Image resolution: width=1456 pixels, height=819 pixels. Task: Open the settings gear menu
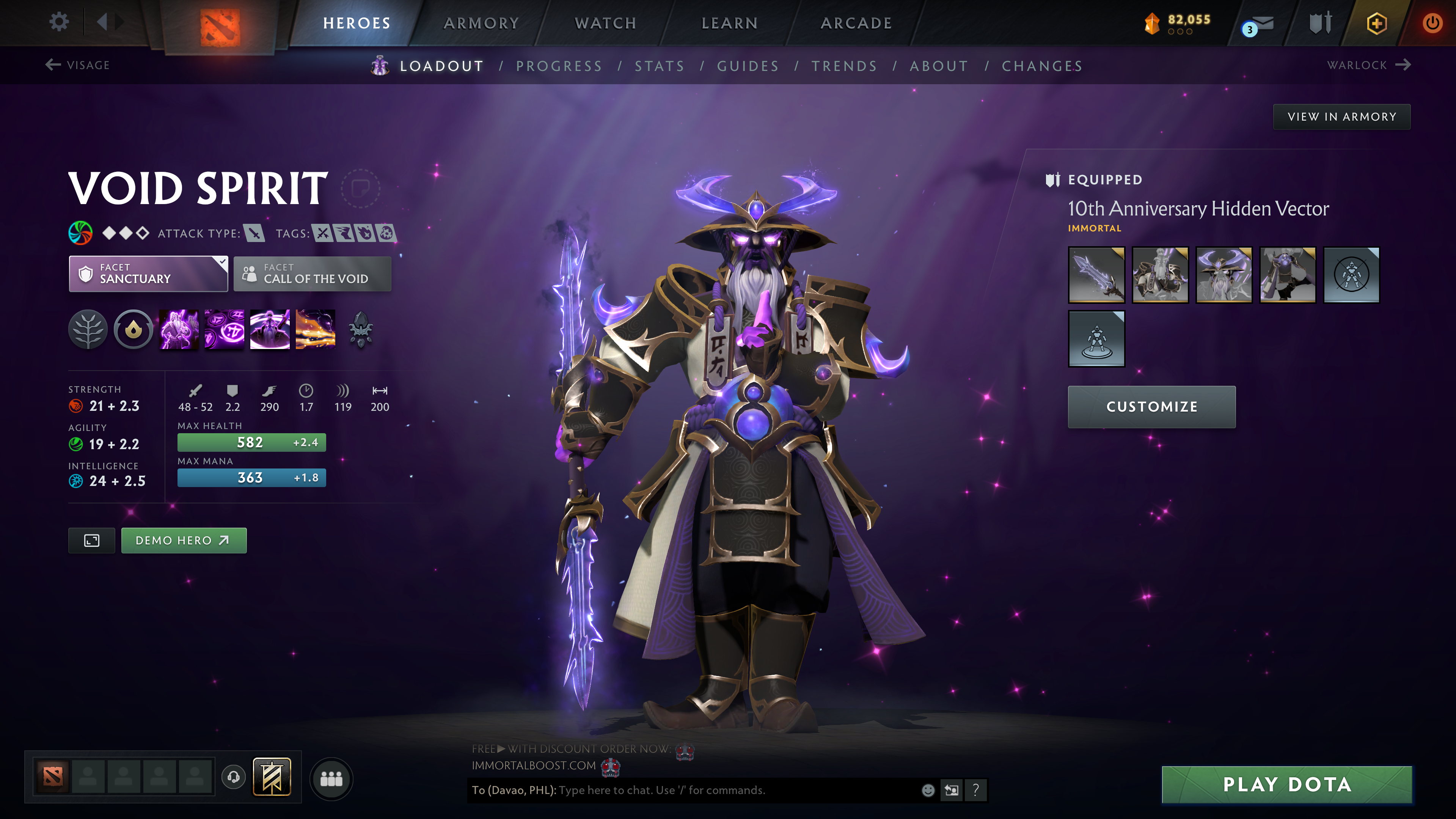pyautogui.click(x=58, y=22)
